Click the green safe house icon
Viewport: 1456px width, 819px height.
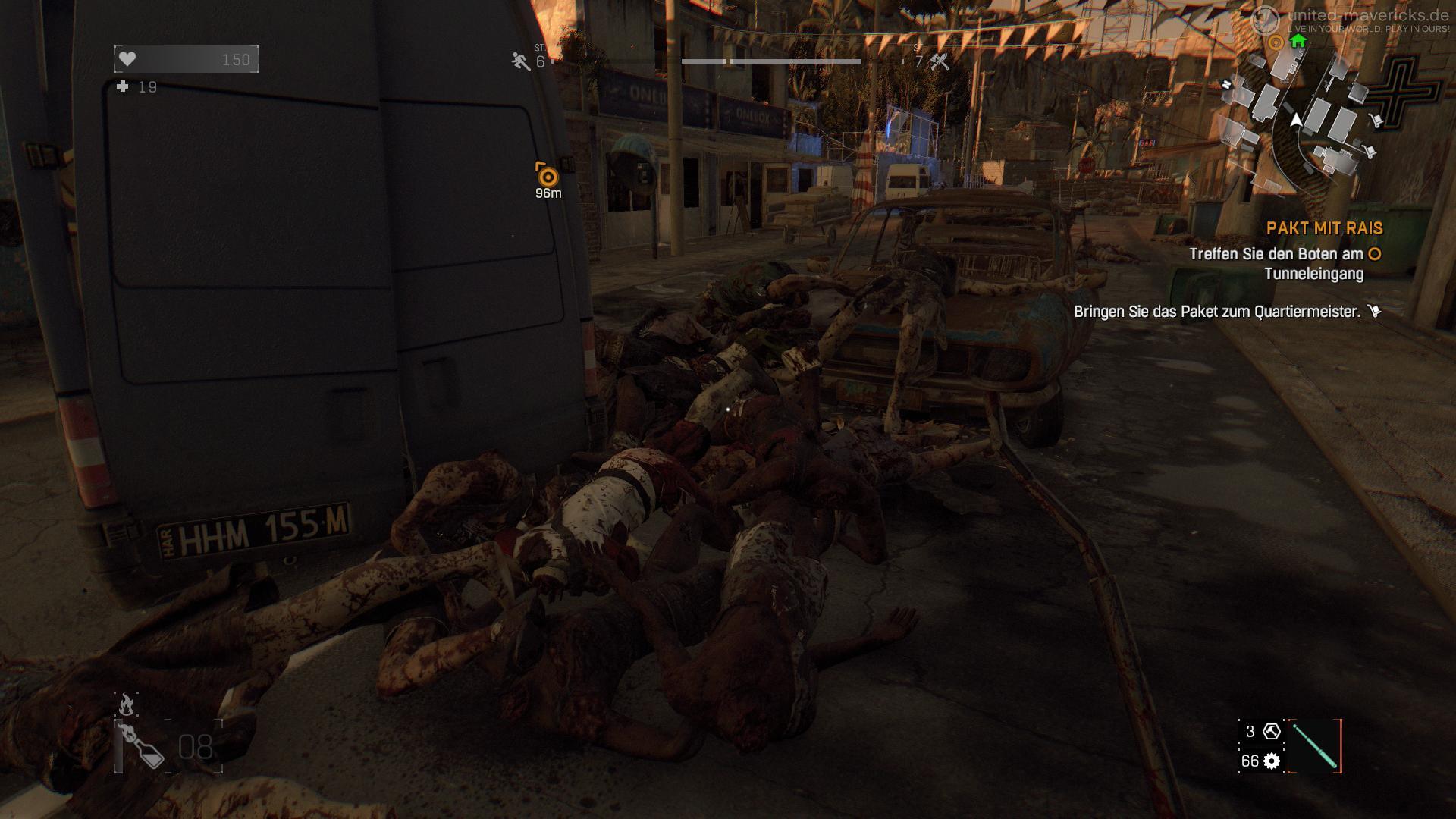pyautogui.click(x=1298, y=41)
